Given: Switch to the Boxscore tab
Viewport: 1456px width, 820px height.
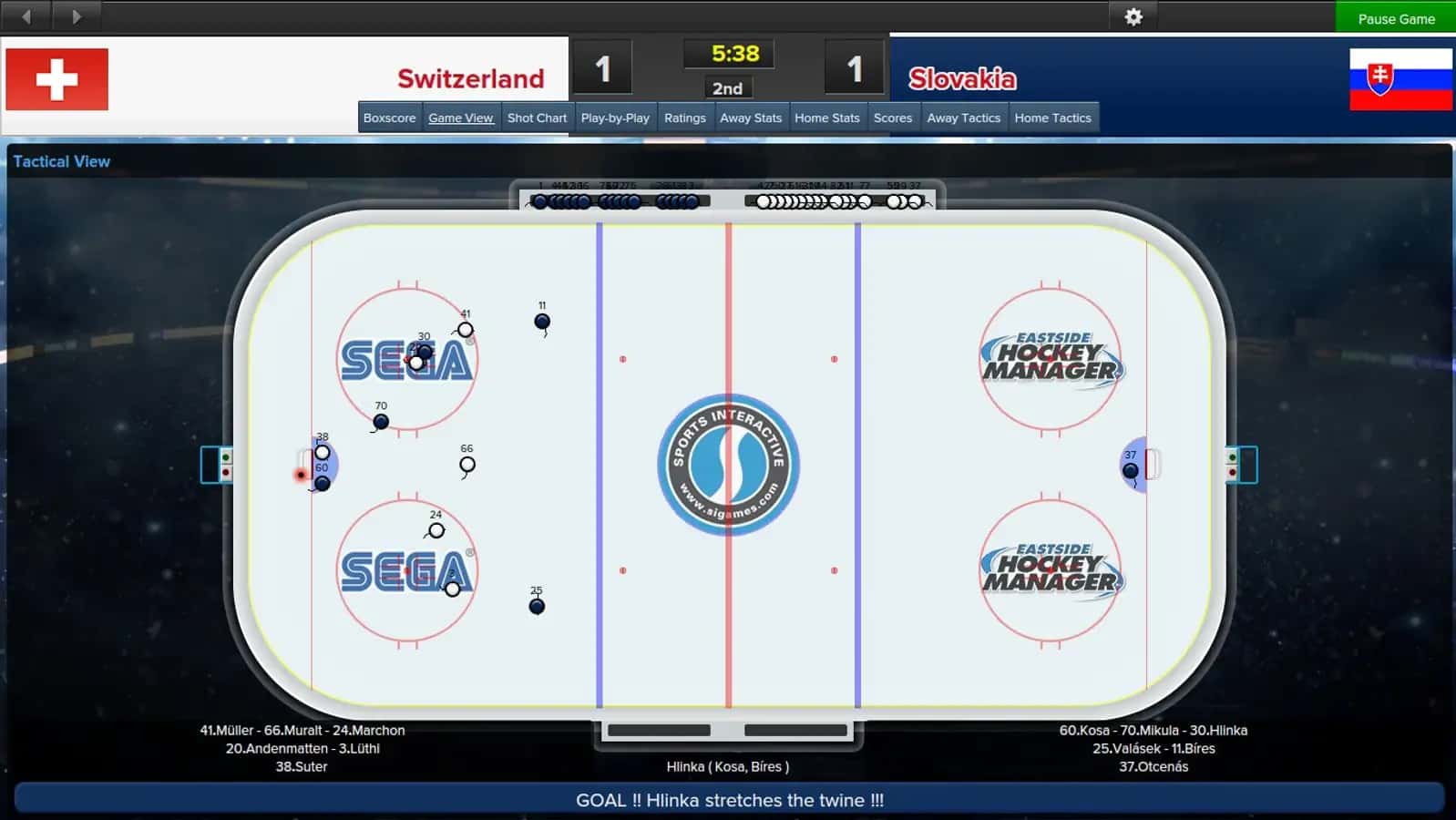Looking at the screenshot, I should 389,117.
